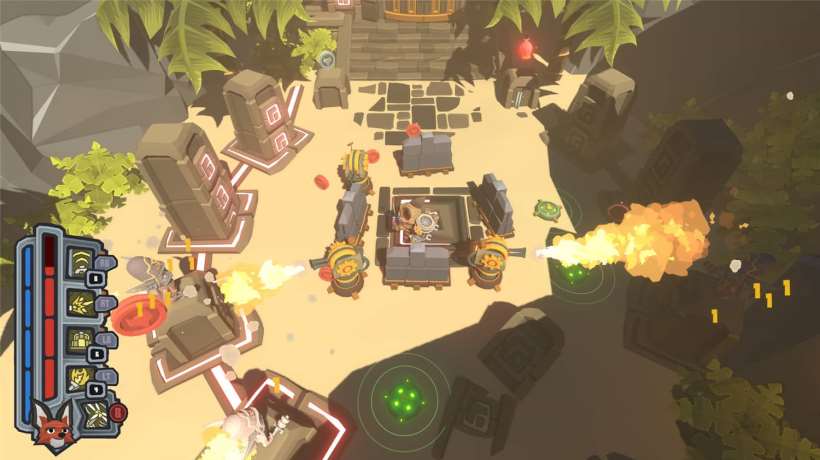Choose the barricade wall ability icon
This screenshot has height=460, width=820.
(x=81, y=340)
